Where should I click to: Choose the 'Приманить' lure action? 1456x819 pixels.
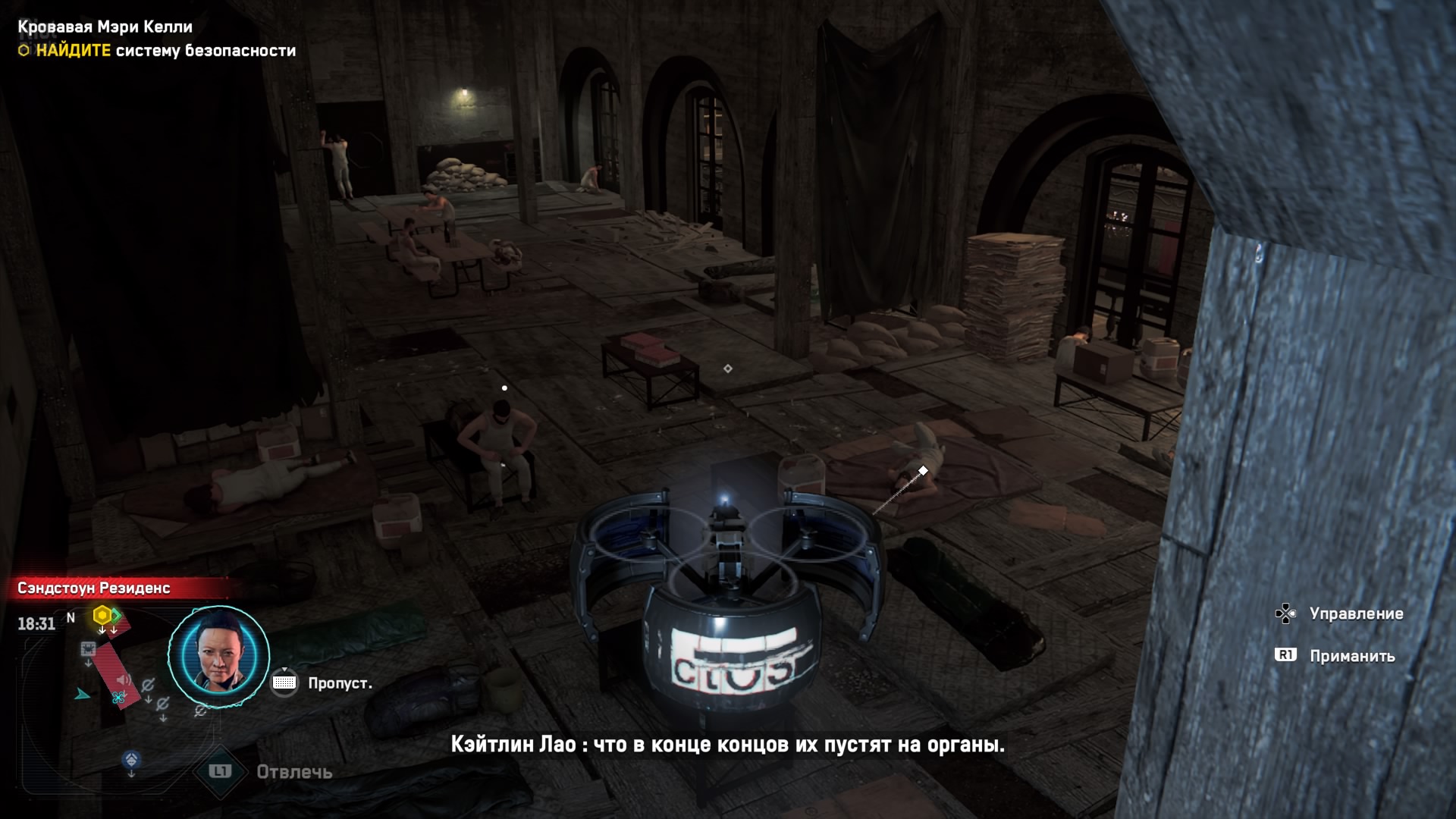(x=1351, y=656)
